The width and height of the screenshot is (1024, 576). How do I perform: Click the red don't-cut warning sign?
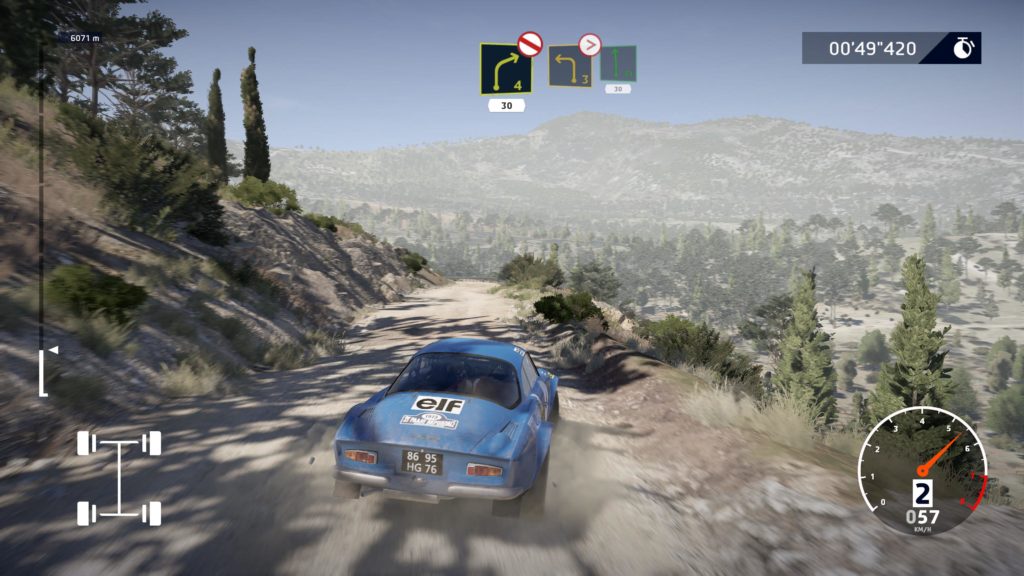[529, 43]
